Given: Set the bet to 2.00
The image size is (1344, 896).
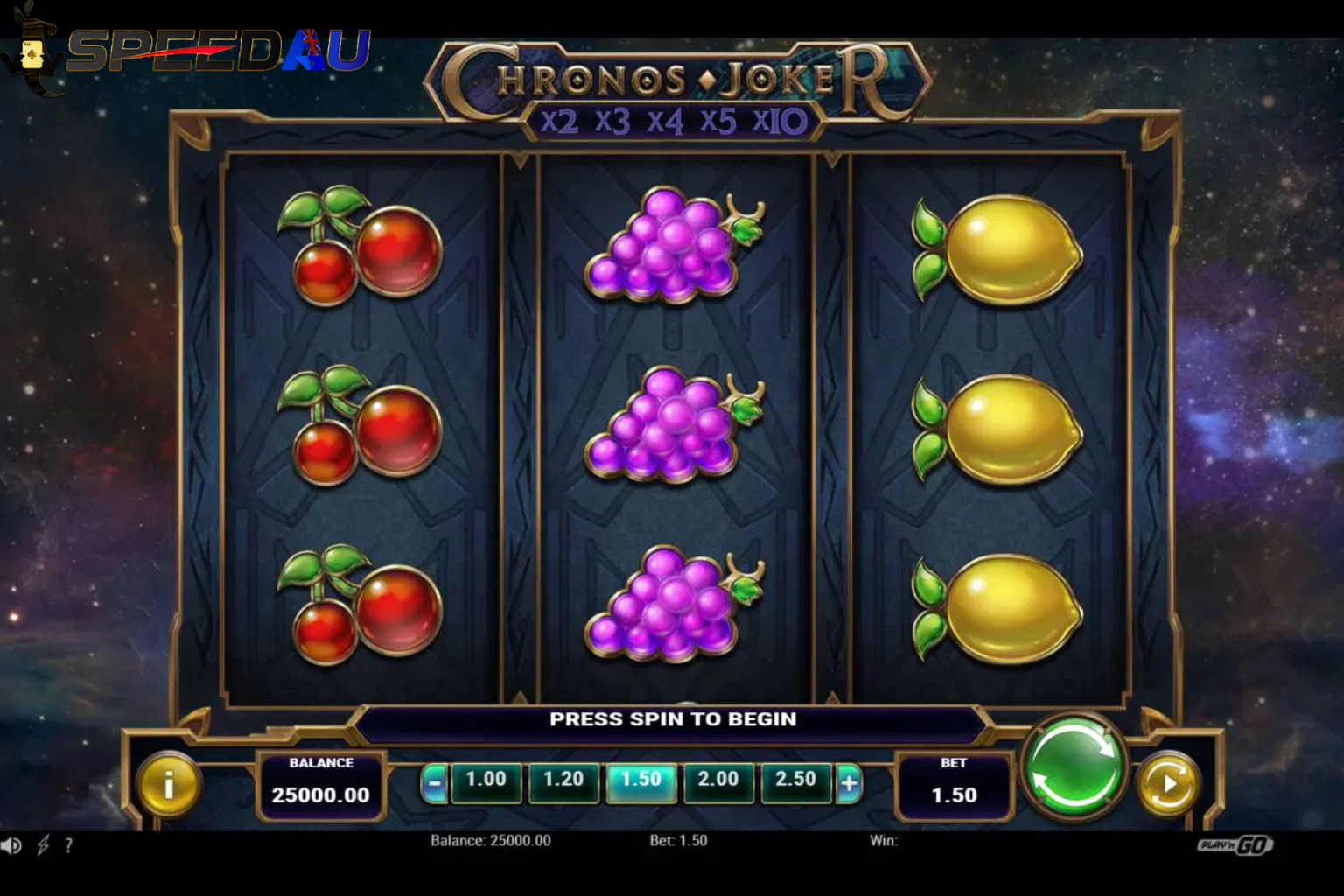Looking at the screenshot, I should point(718,780).
